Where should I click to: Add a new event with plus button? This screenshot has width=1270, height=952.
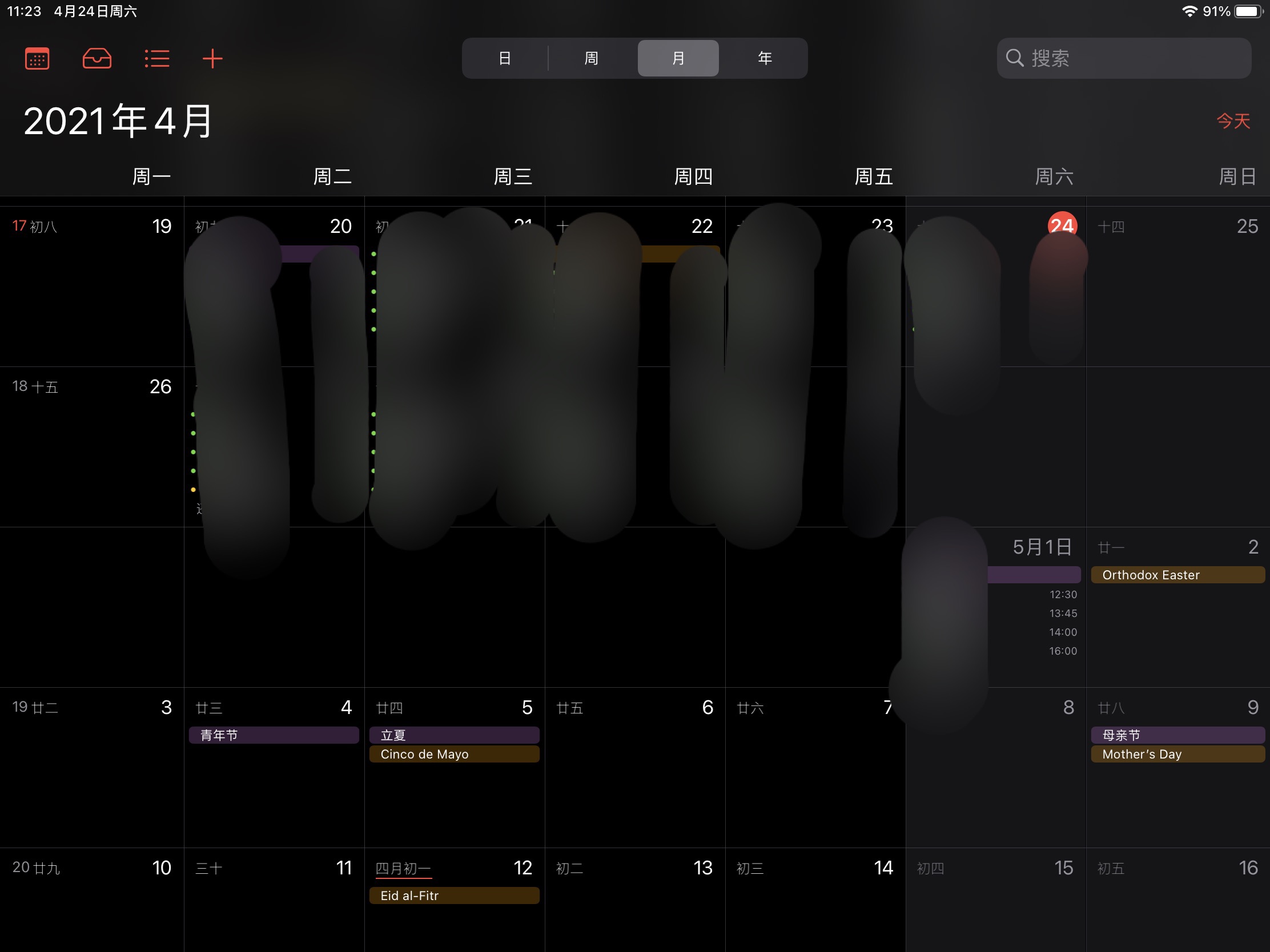click(212, 59)
